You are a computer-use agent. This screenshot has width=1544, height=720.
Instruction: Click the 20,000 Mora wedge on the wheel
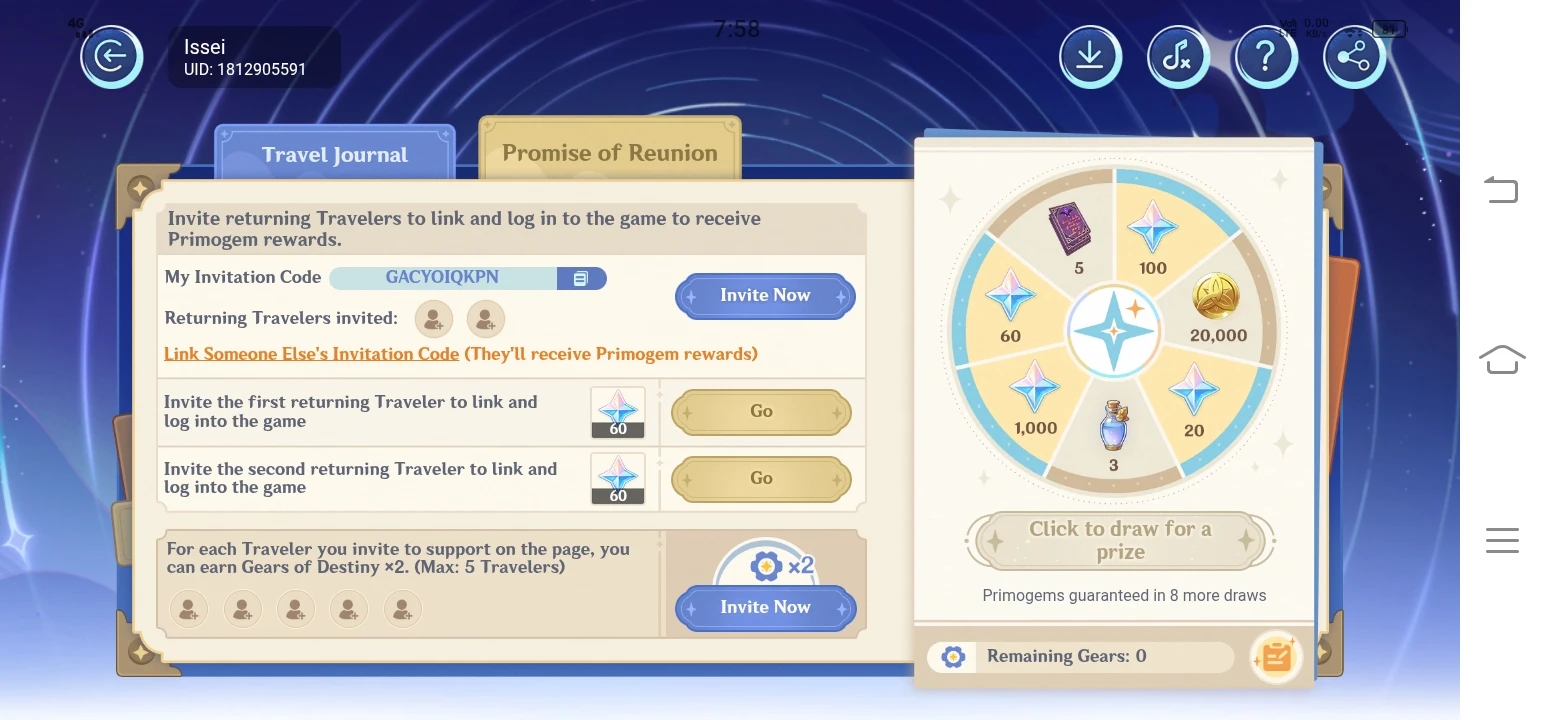click(1218, 310)
